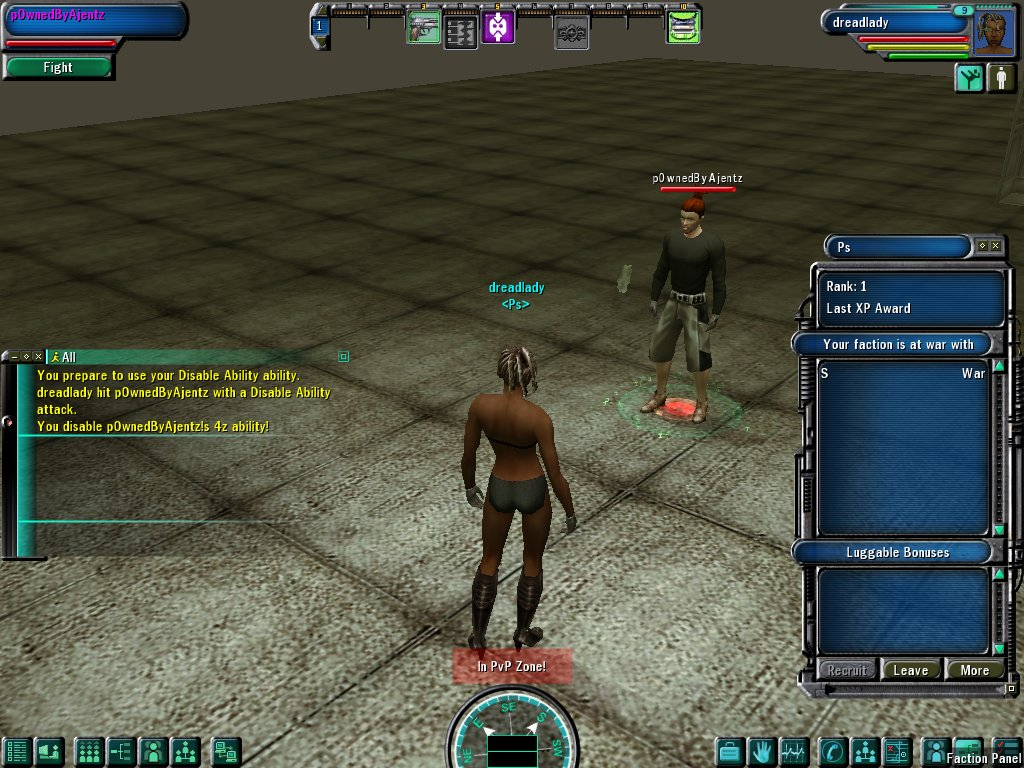1024x768 pixels.
Task: Select the All chat tab
Action: [x=65, y=357]
